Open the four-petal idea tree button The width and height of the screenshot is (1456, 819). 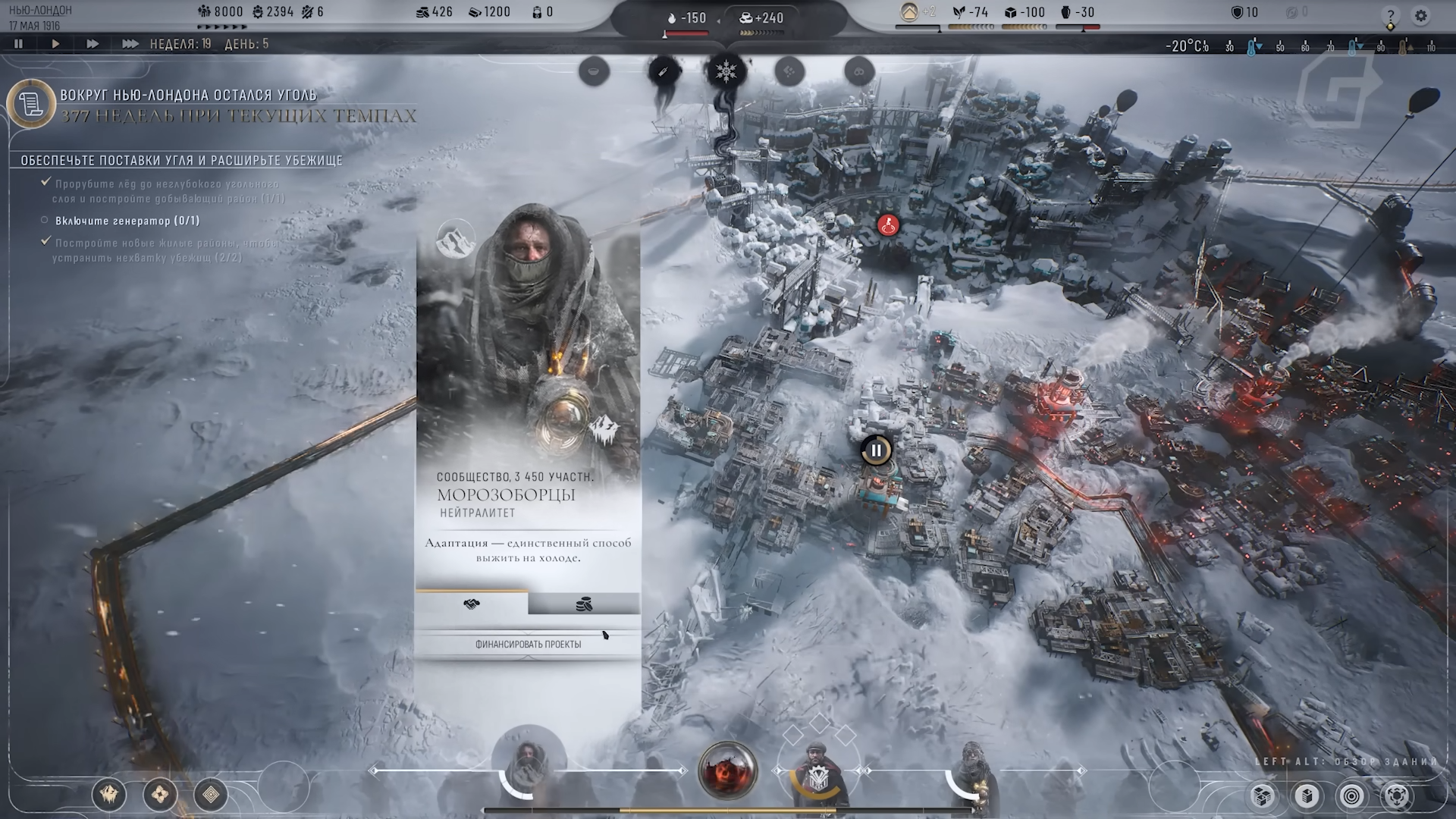coord(160,795)
